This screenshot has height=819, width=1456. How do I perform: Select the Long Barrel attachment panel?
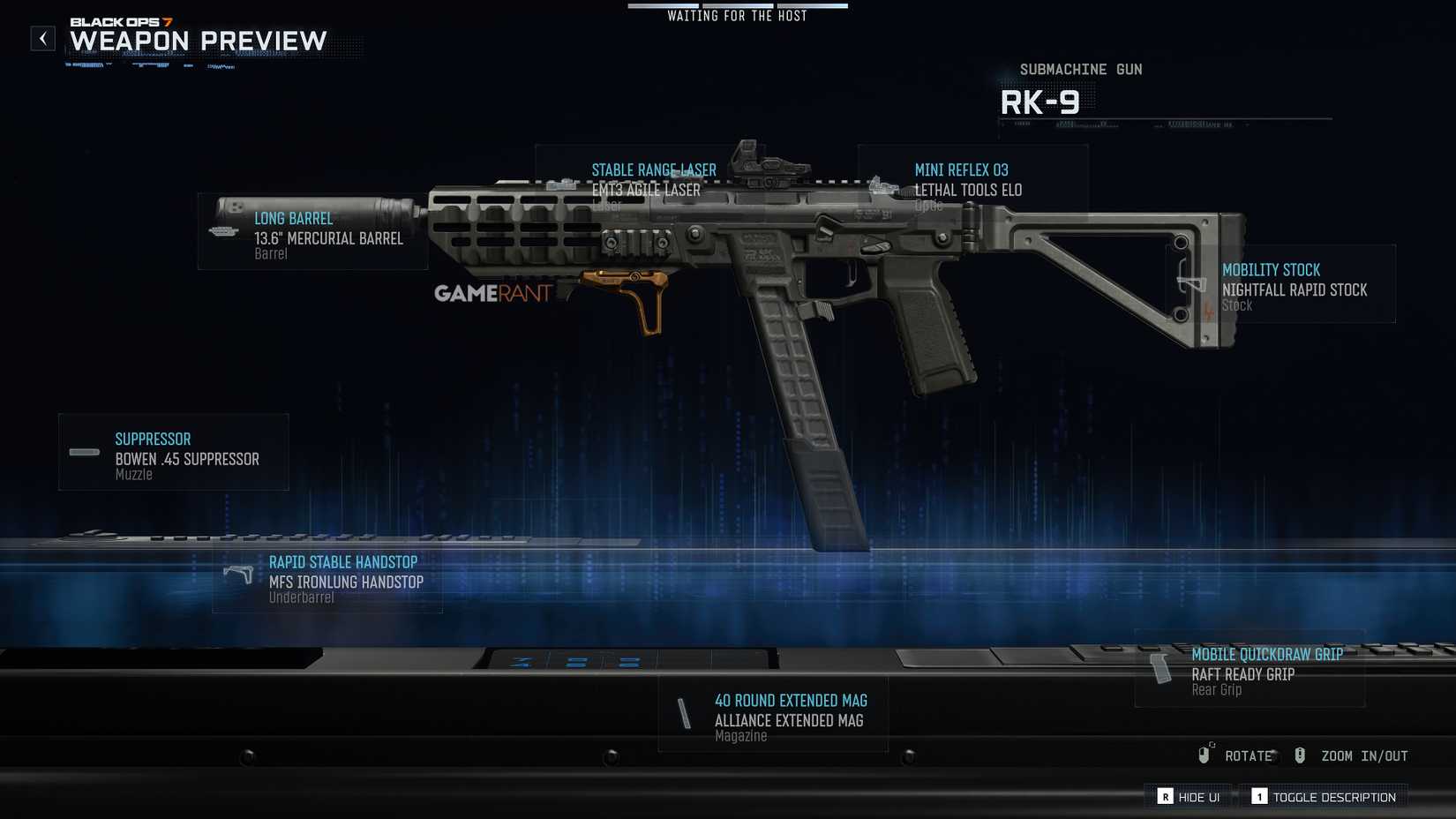point(313,234)
